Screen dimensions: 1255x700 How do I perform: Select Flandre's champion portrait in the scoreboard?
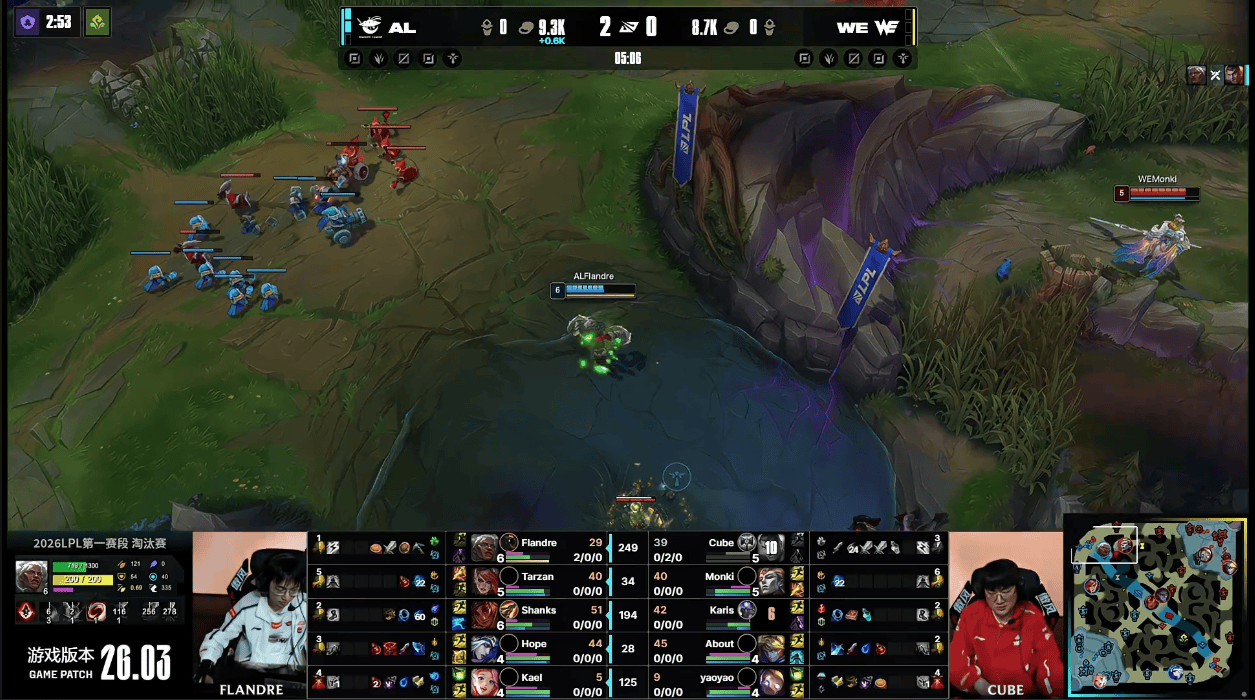pos(485,546)
